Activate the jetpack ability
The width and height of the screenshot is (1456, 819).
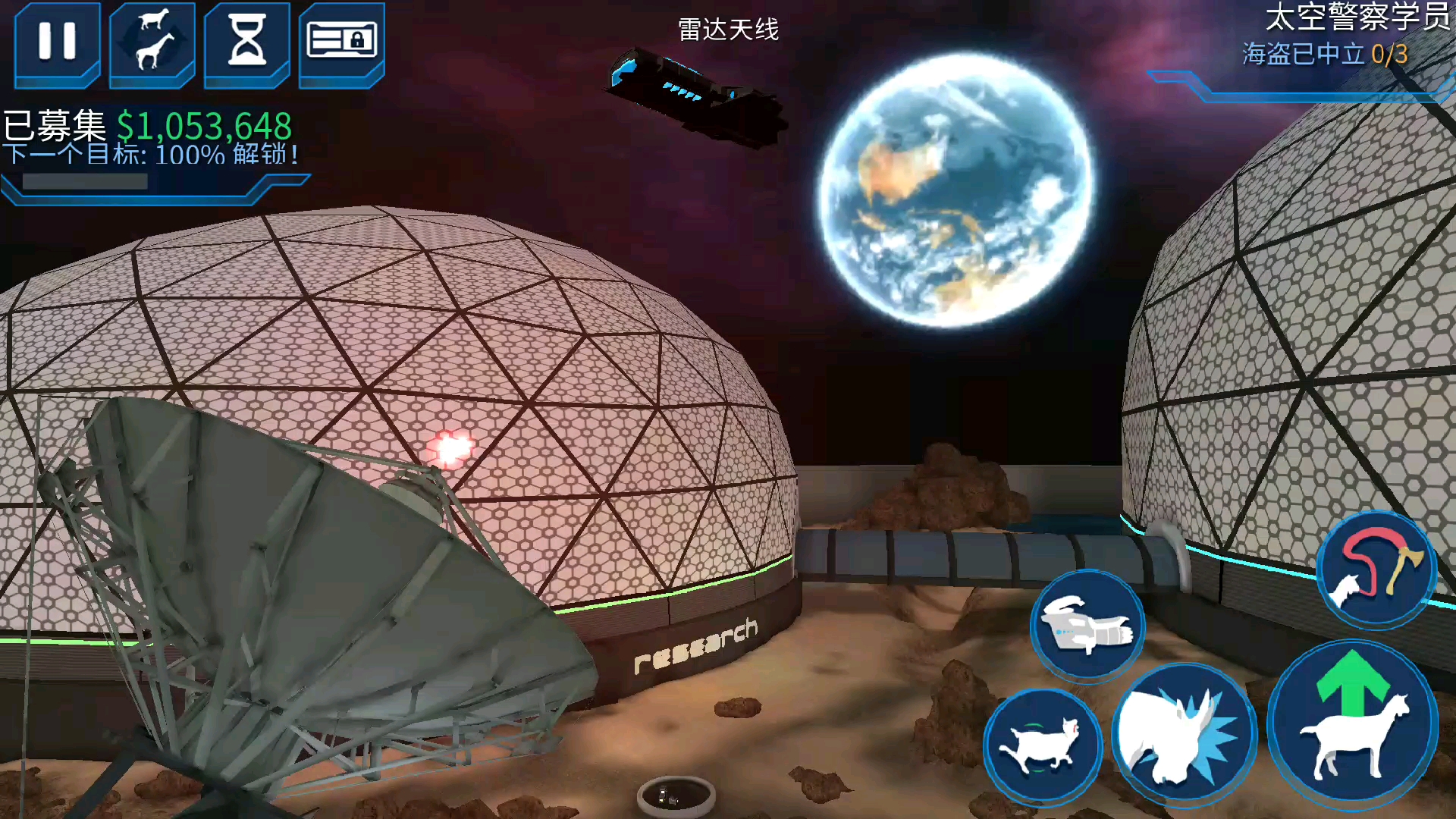point(1087,626)
